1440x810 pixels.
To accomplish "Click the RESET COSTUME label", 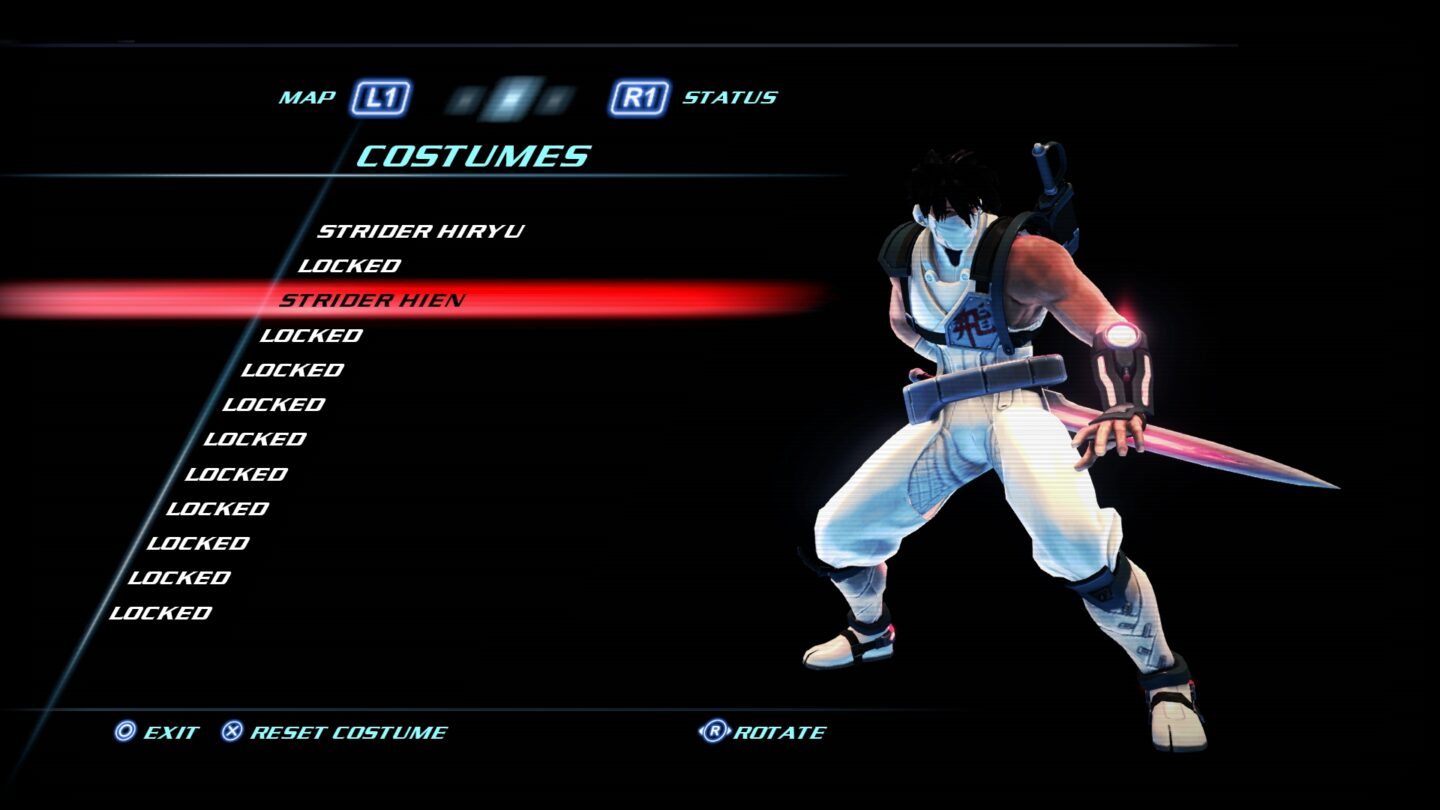I will point(348,732).
